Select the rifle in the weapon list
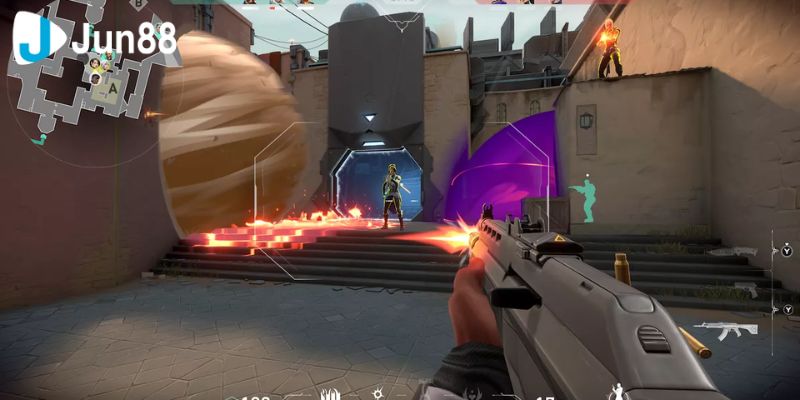Viewport: 800px width, 400px height. pyautogui.click(x=725, y=329)
